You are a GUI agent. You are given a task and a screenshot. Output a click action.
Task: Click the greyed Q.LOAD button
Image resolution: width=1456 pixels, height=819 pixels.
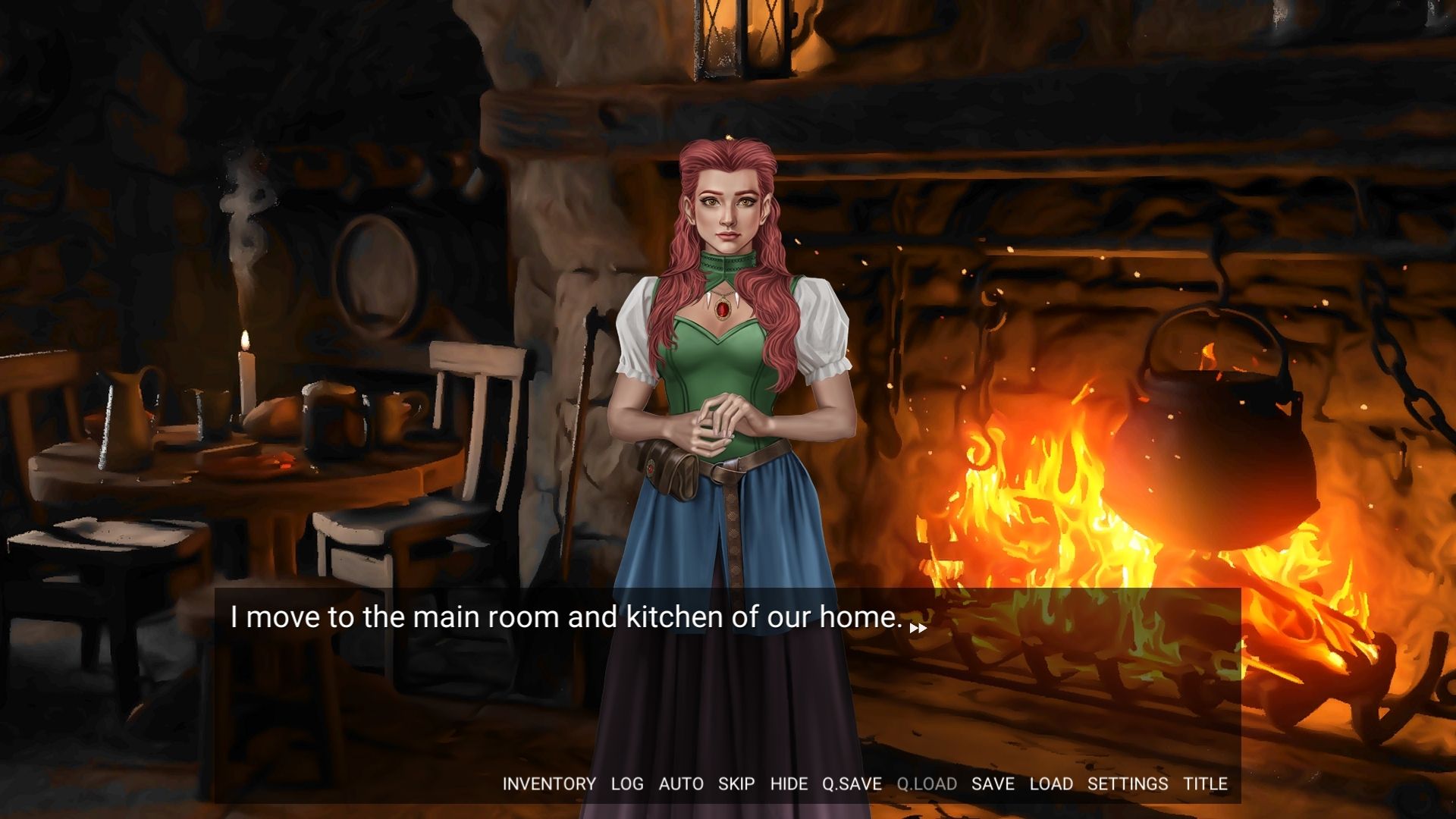click(927, 784)
